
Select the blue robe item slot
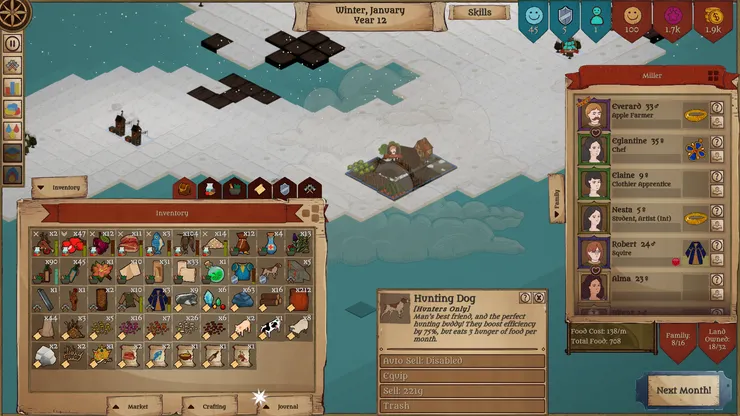(158, 299)
